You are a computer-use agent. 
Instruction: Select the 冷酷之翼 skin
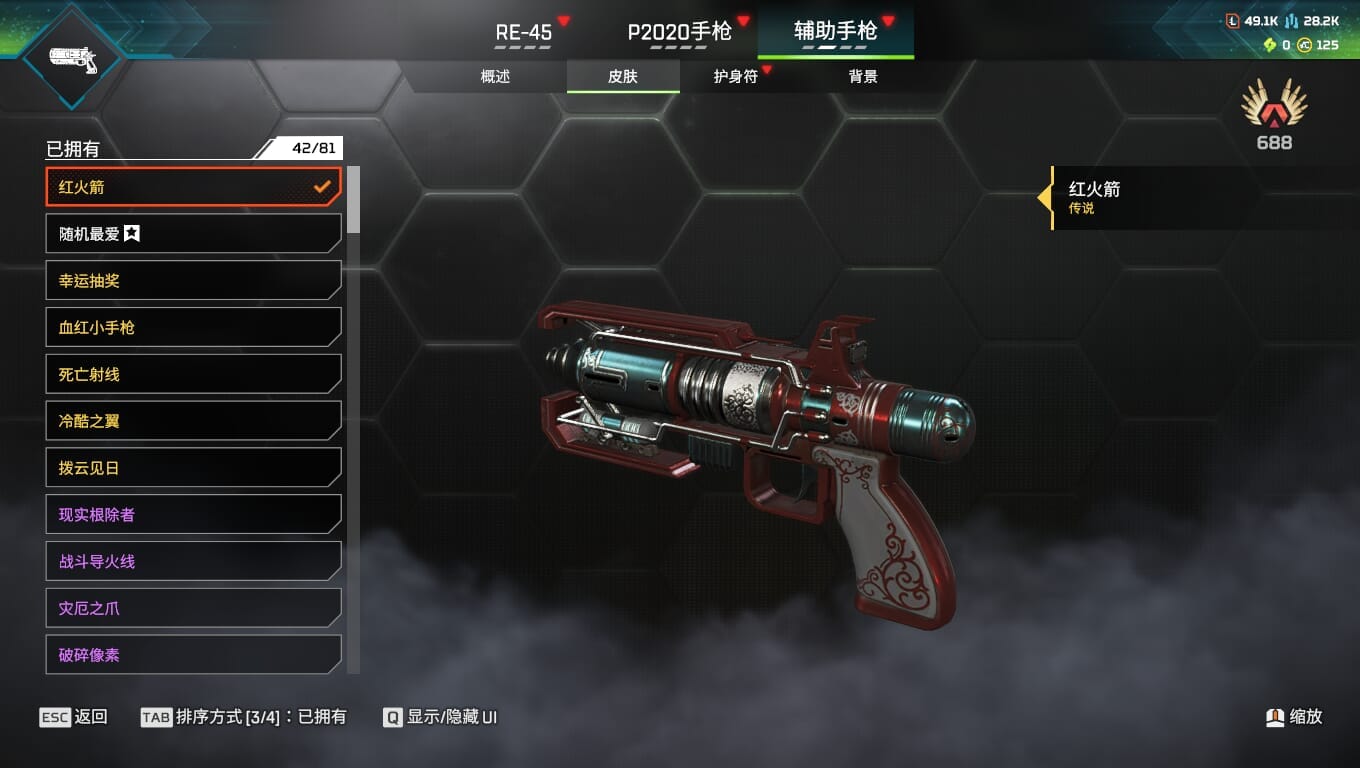193,421
